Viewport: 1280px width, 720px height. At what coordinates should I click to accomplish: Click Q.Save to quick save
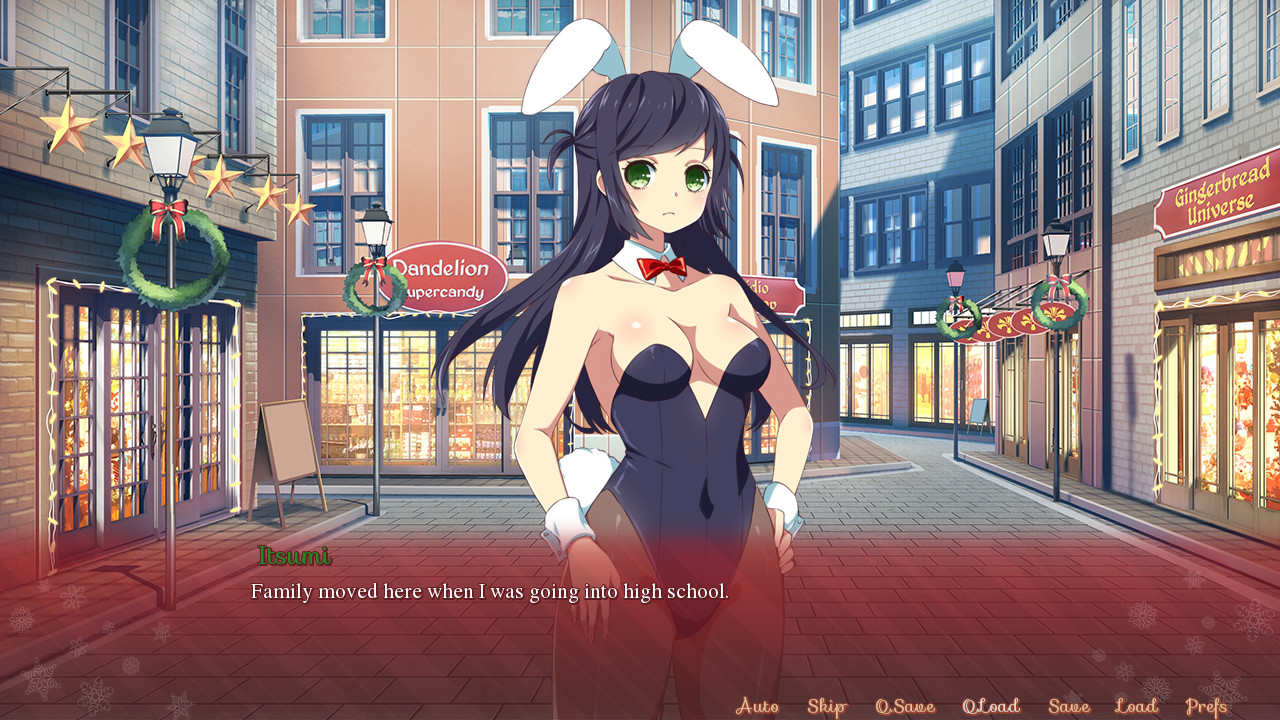pos(905,706)
